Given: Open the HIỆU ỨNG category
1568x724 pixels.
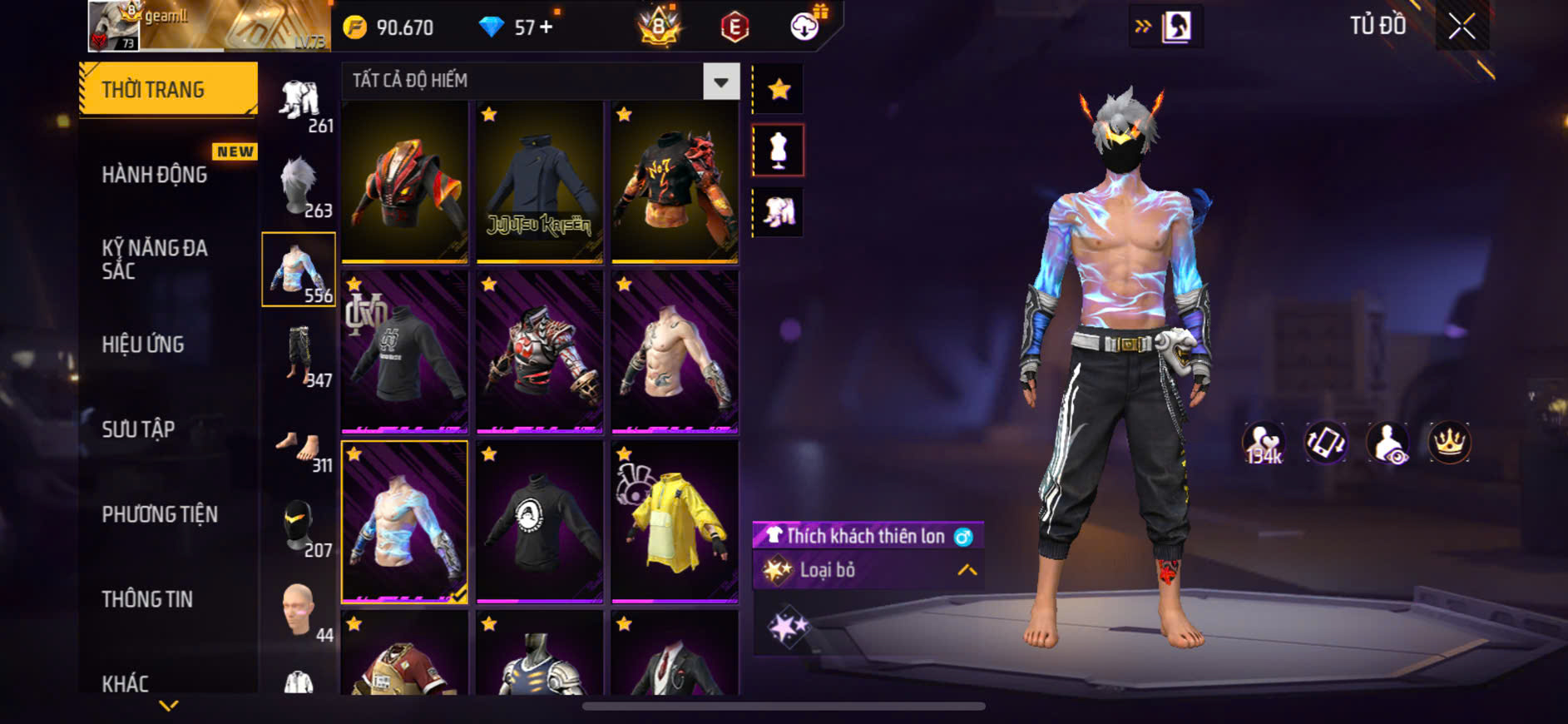Looking at the screenshot, I should (143, 345).
